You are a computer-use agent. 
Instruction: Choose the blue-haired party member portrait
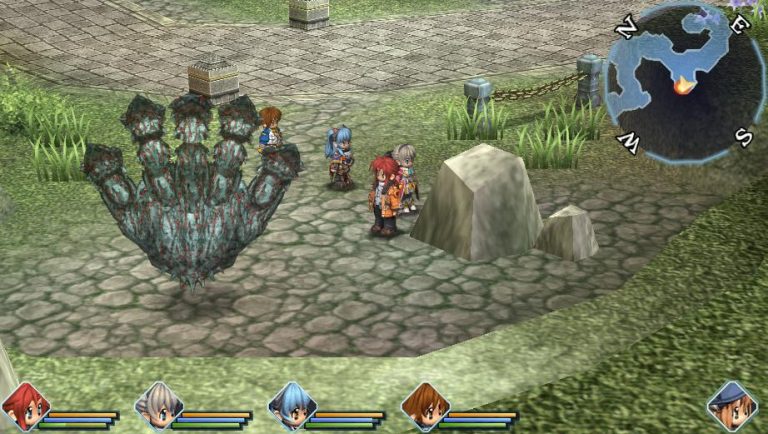coord(291,406)
